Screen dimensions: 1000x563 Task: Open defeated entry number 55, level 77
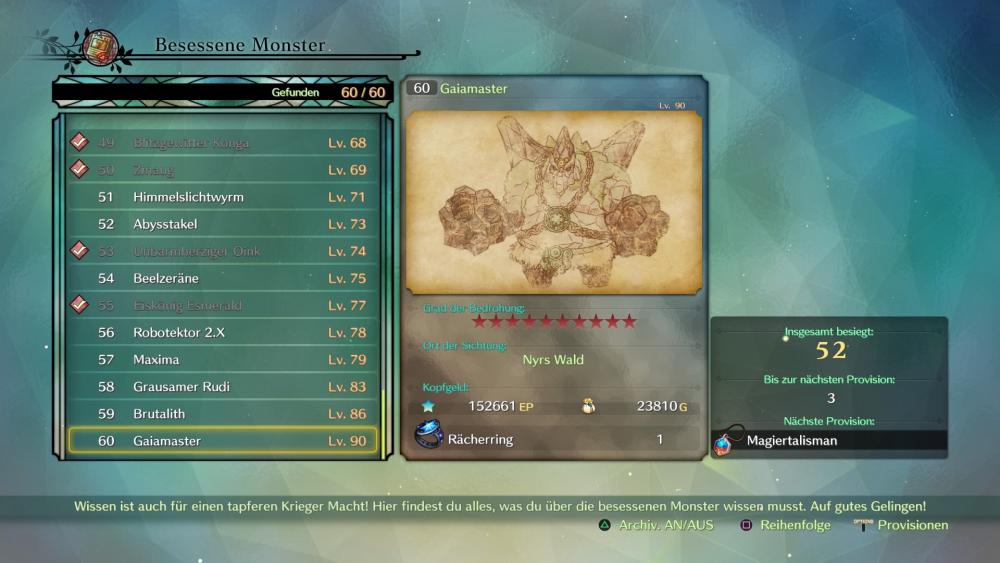222,305
